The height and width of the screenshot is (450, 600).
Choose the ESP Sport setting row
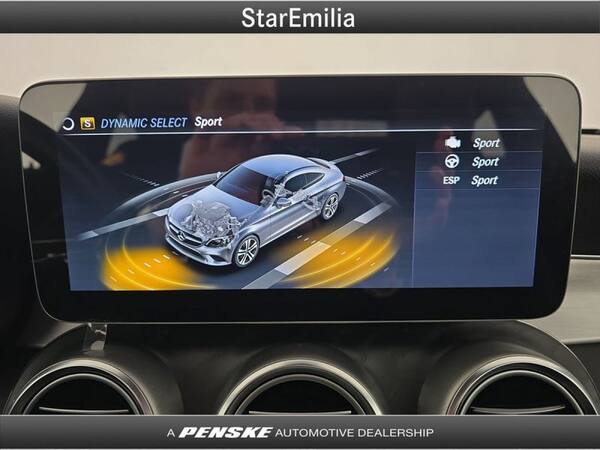point(480,181)
